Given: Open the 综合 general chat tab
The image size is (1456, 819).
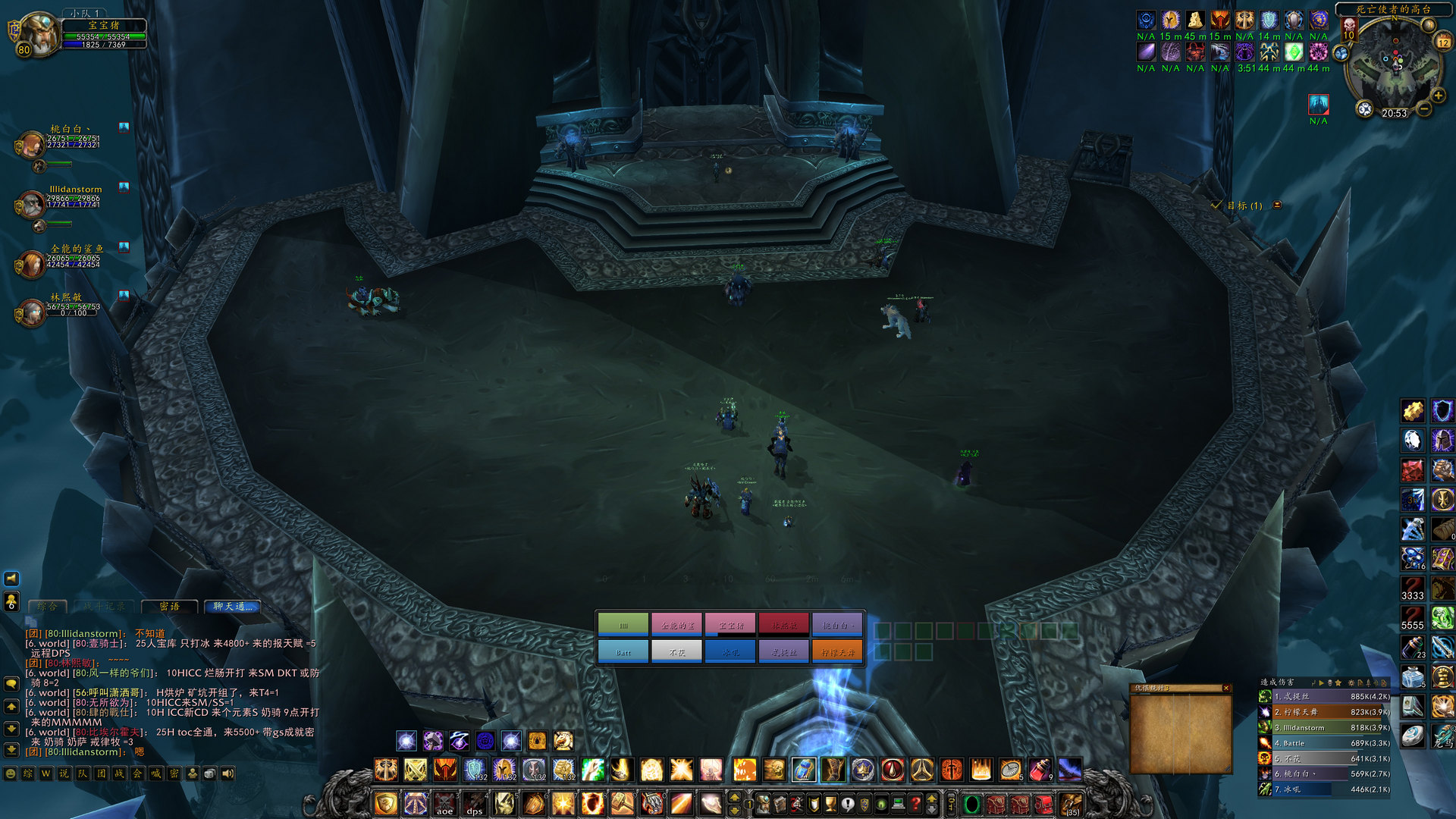Looking at the screenshot, I should point(47,607).
